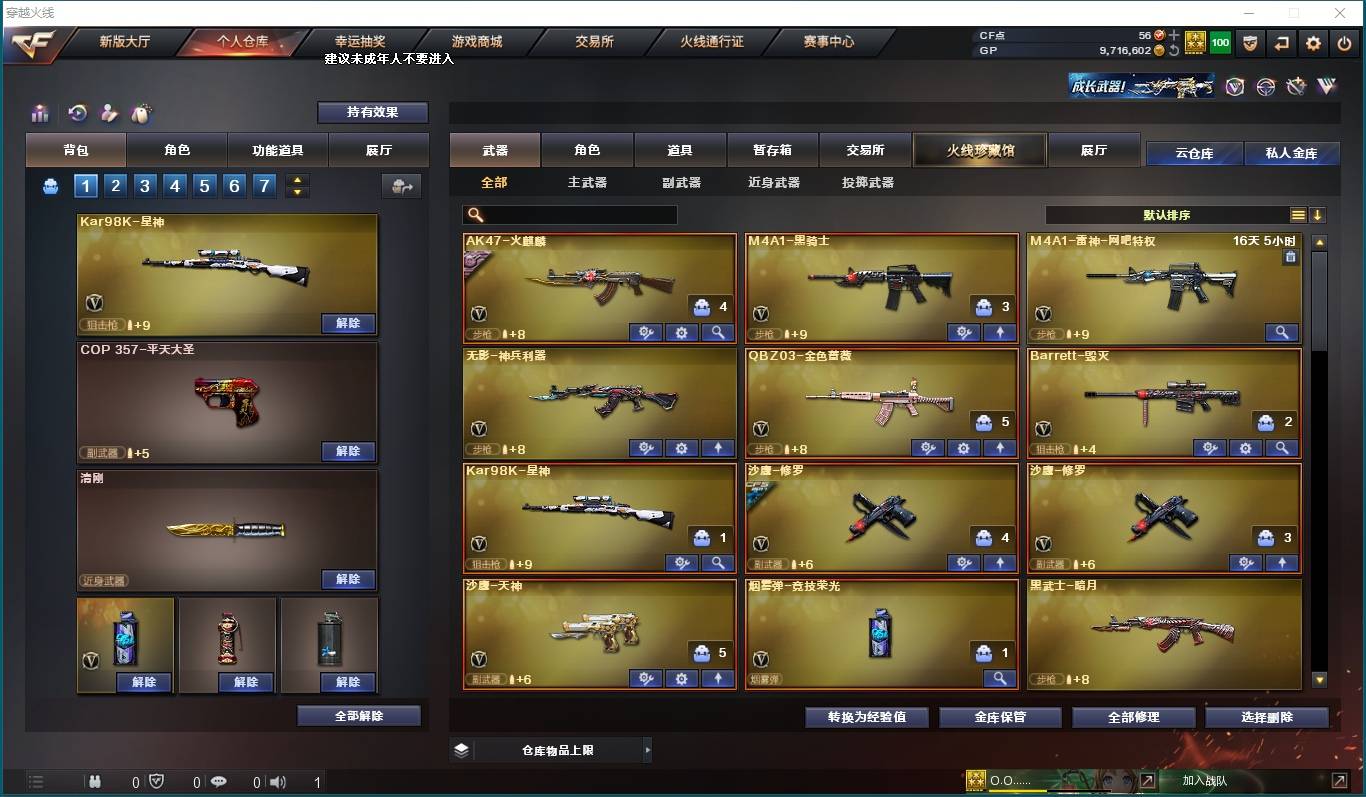Click the yellow page-up arrow near backpack numbers
The image size is (1366, 797).
pyautogui.click(x=297, y=179)
